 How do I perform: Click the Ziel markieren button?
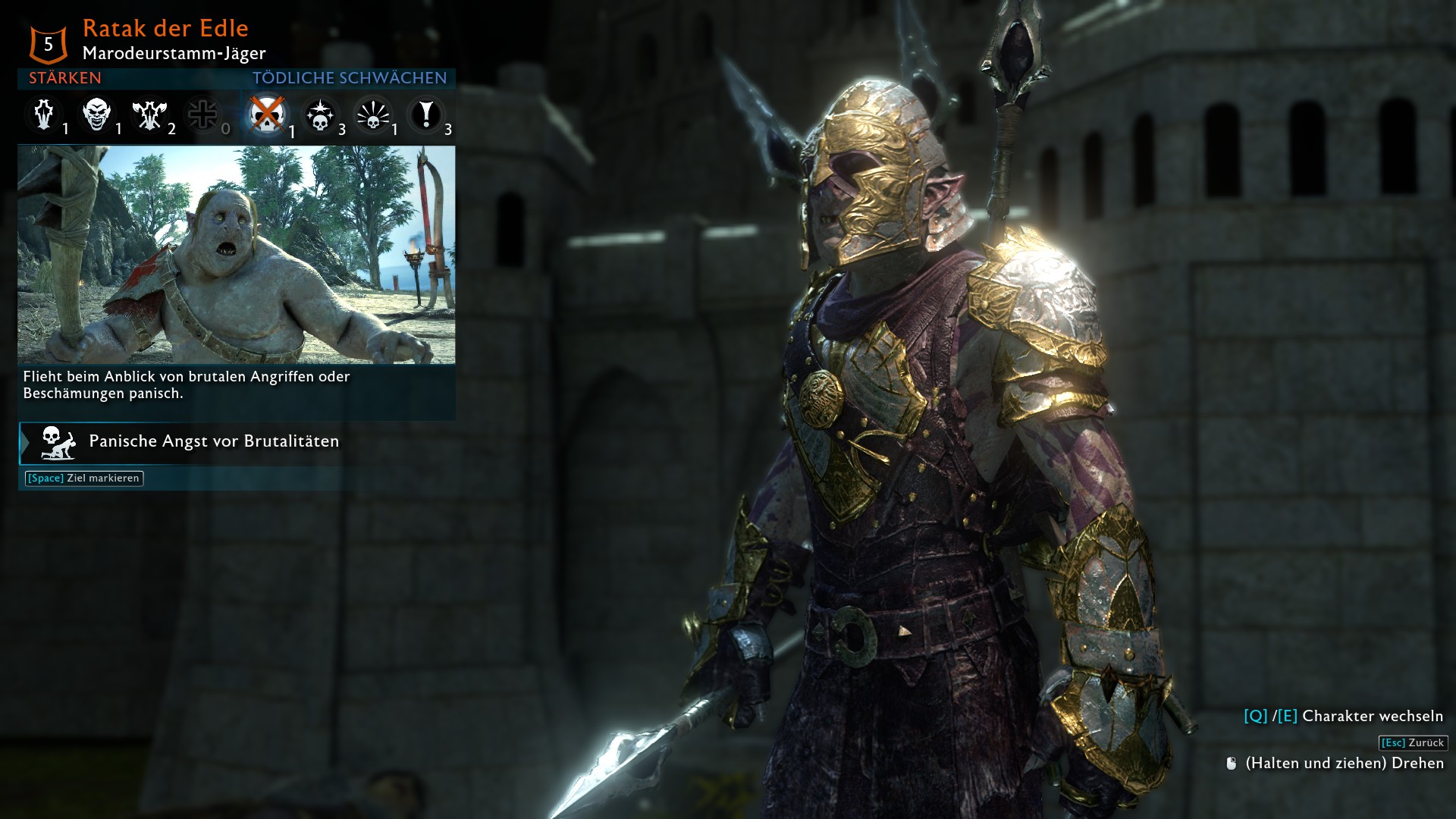84,479
